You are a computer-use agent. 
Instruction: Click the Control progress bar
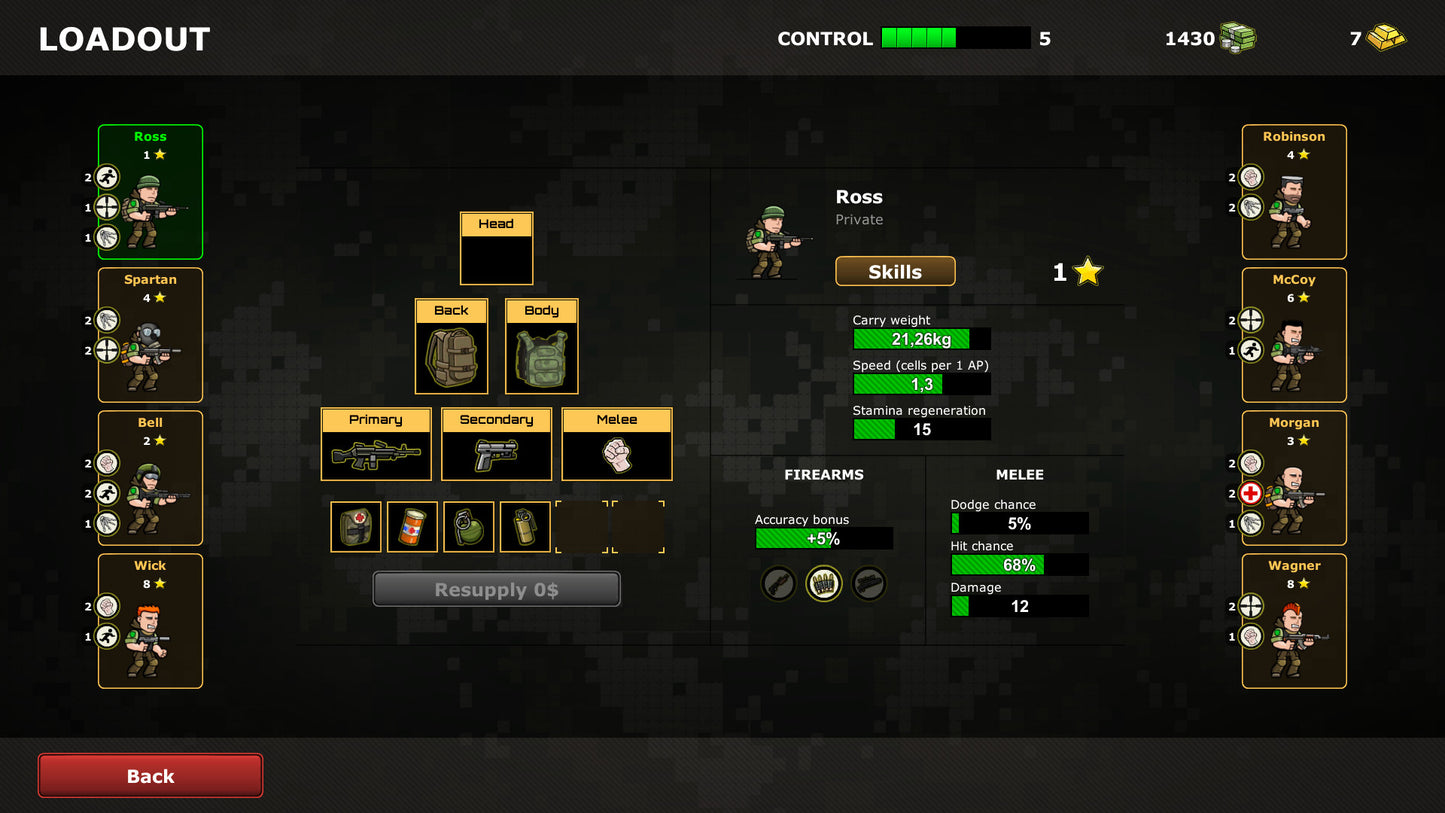tap(955, 38)
